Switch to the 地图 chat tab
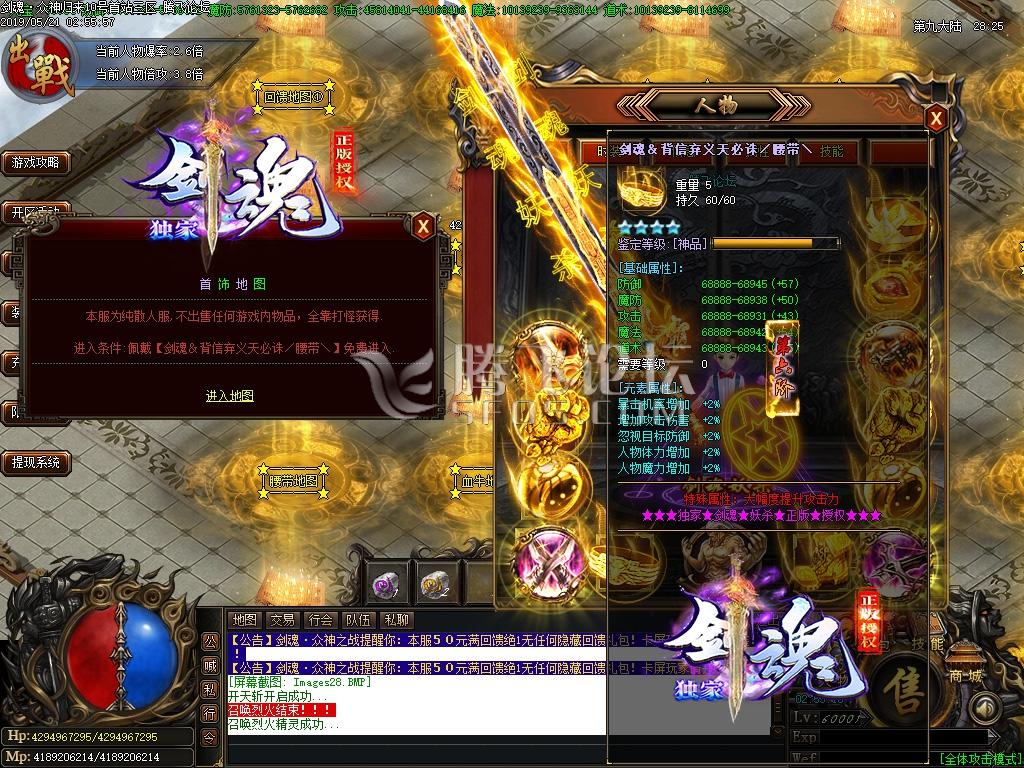The height and width of the screenshot is (768, 1024). [244, 620]
